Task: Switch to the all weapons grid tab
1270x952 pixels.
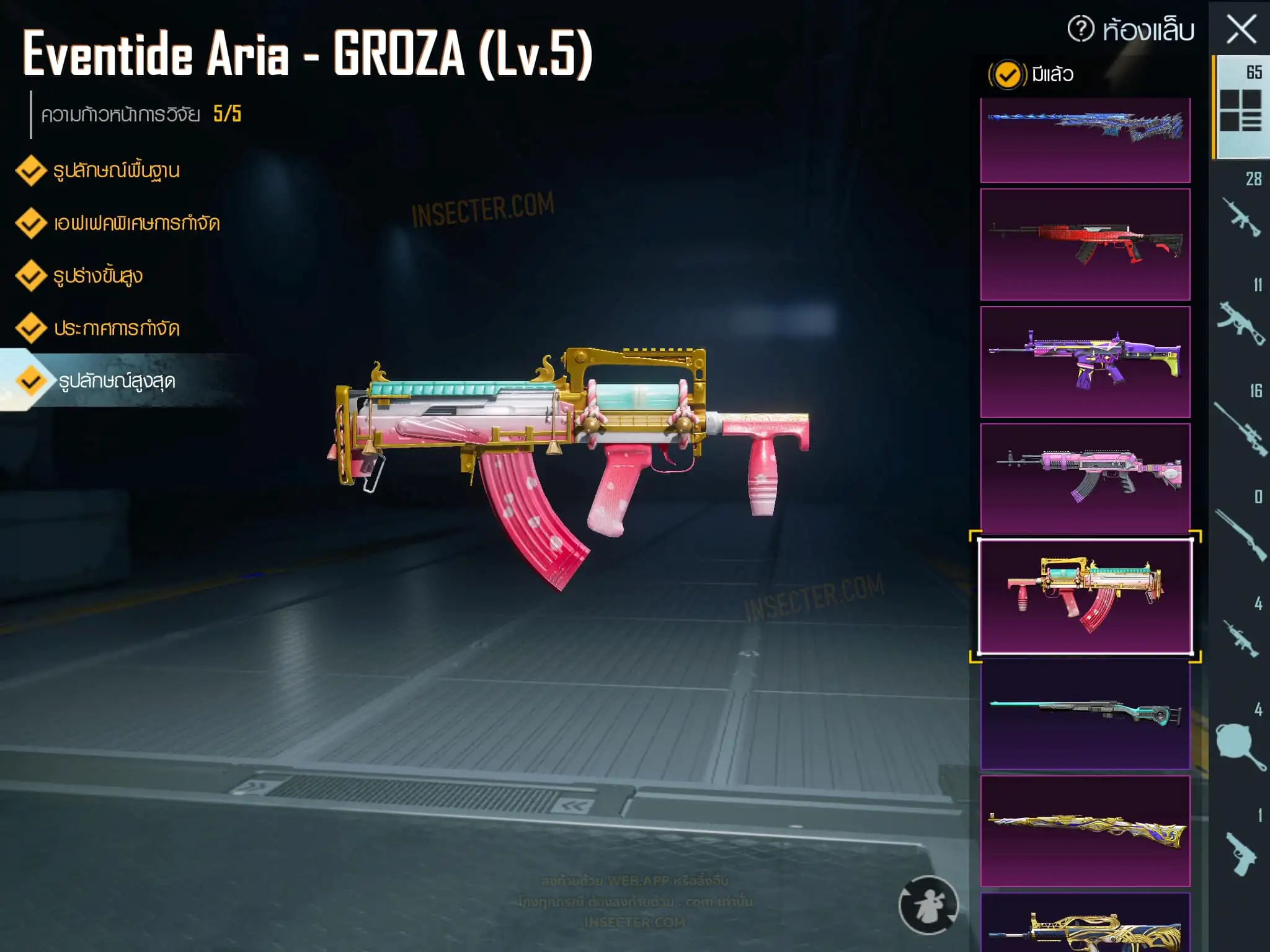Action: coord(1240,108)
